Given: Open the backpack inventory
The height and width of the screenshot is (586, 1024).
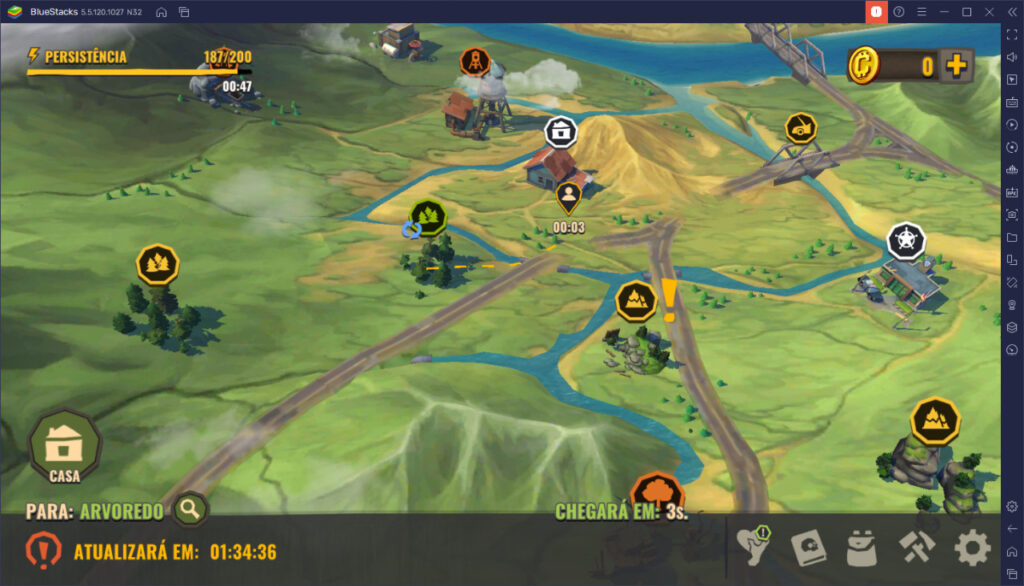Looking at the screenshot, I should pyautogui.click(x=862, y=547).
